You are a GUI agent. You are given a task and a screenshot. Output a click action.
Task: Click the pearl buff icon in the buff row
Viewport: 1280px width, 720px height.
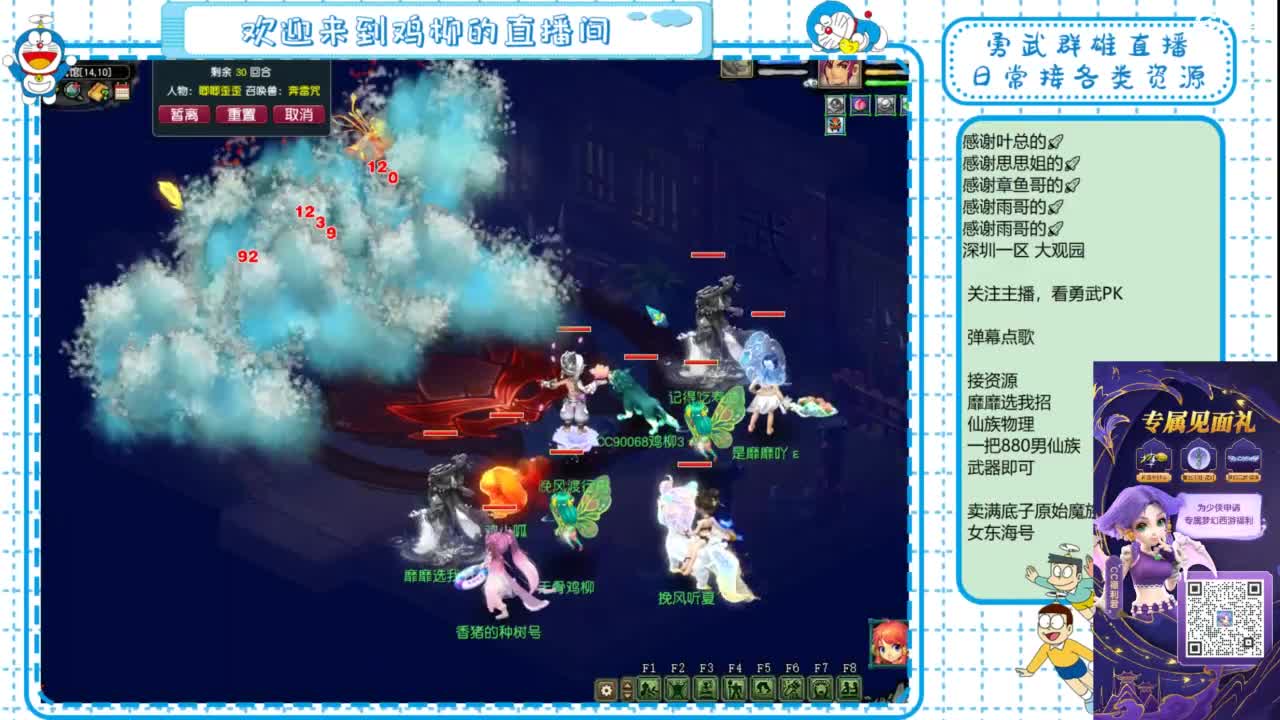point(886,105)
